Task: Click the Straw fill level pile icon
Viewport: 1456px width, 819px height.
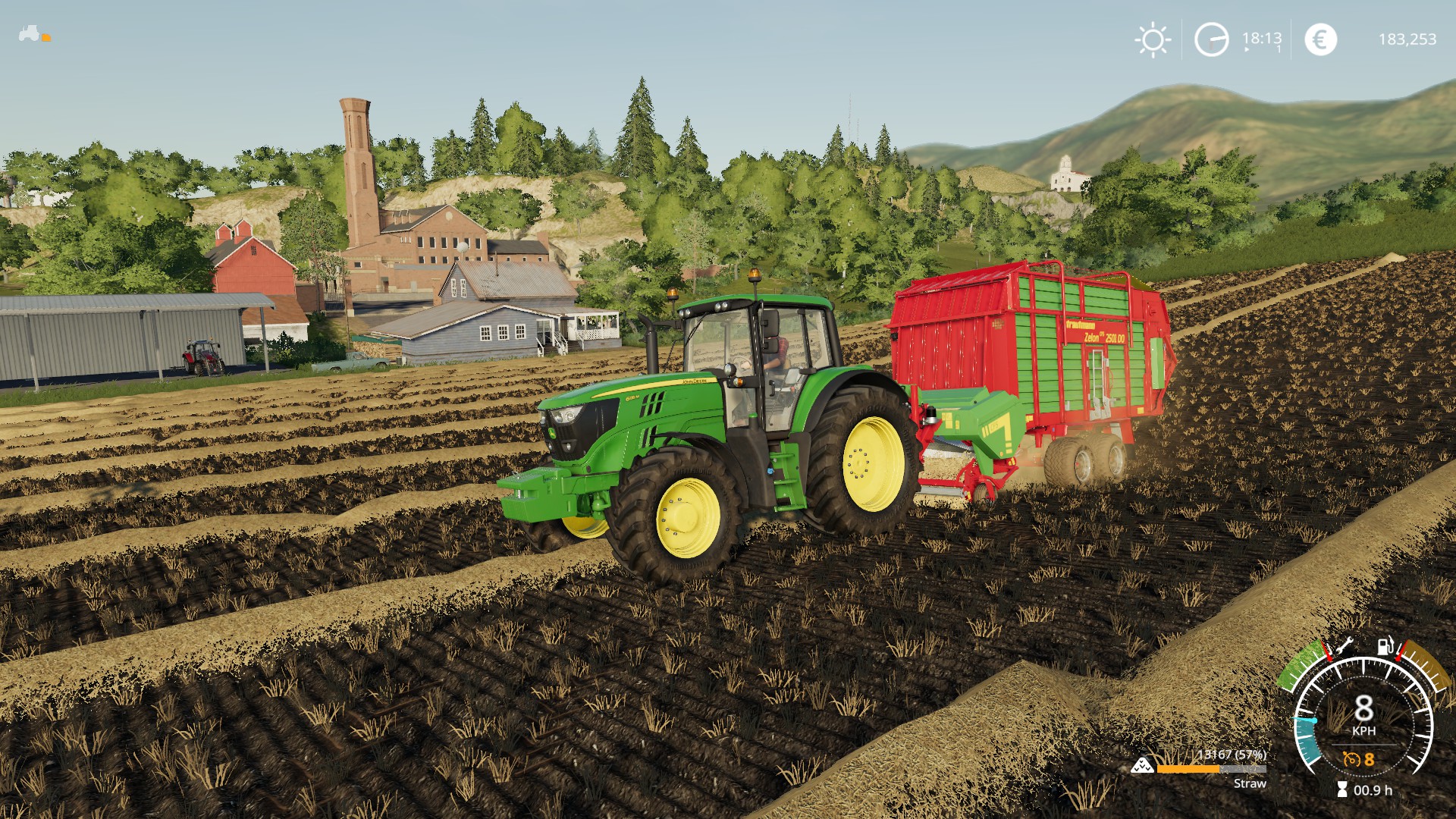Action: [x=1142, y=766]
